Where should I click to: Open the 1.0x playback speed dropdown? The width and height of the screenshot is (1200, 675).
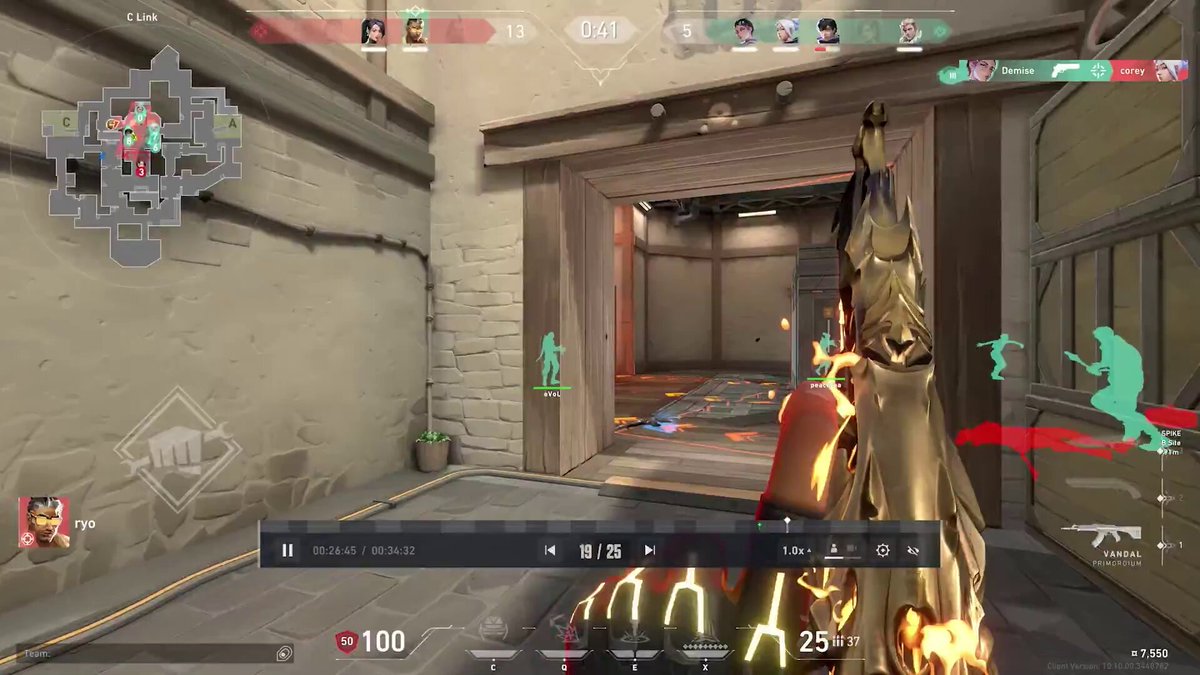(x=796, y=550)
